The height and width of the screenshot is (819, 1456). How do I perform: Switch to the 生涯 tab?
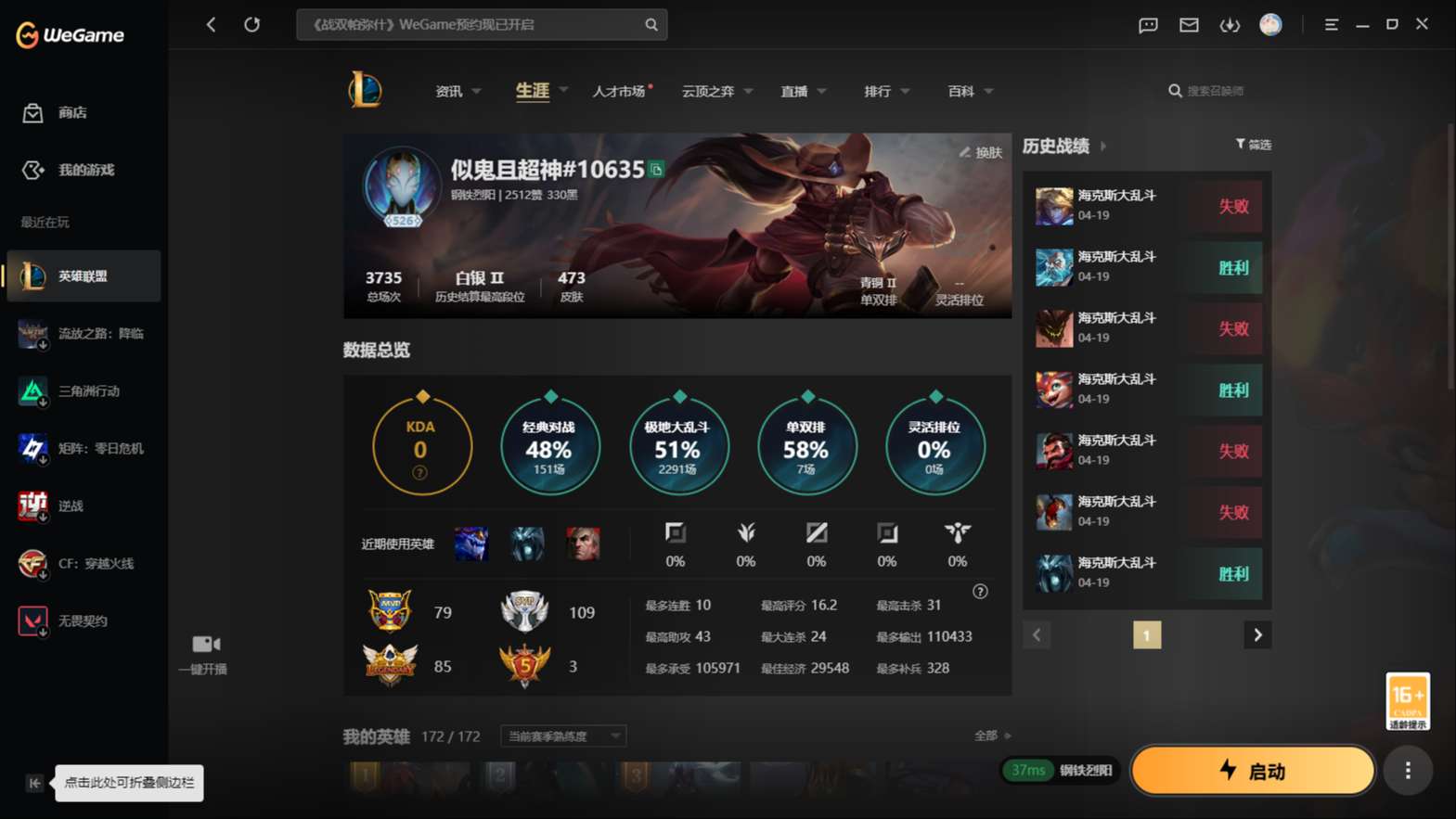(x=532, y=90)
